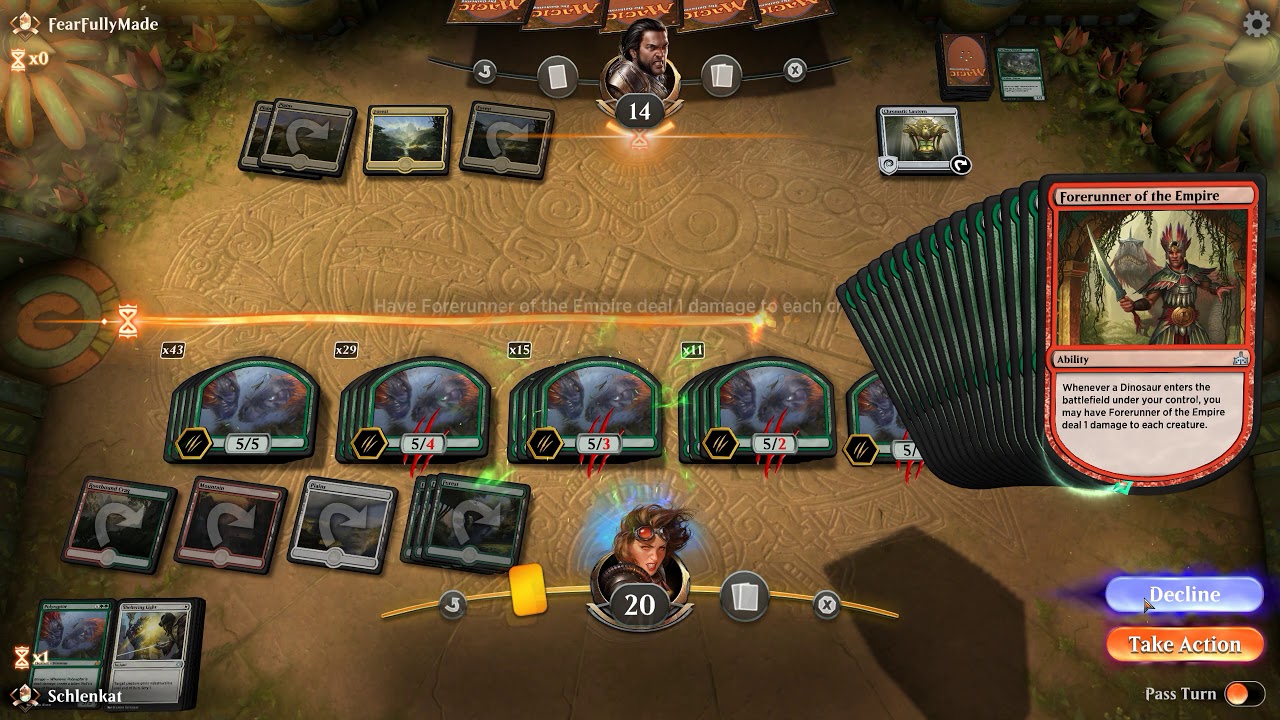View the opponent's graveyard pile icon

(x=722, y=73)
